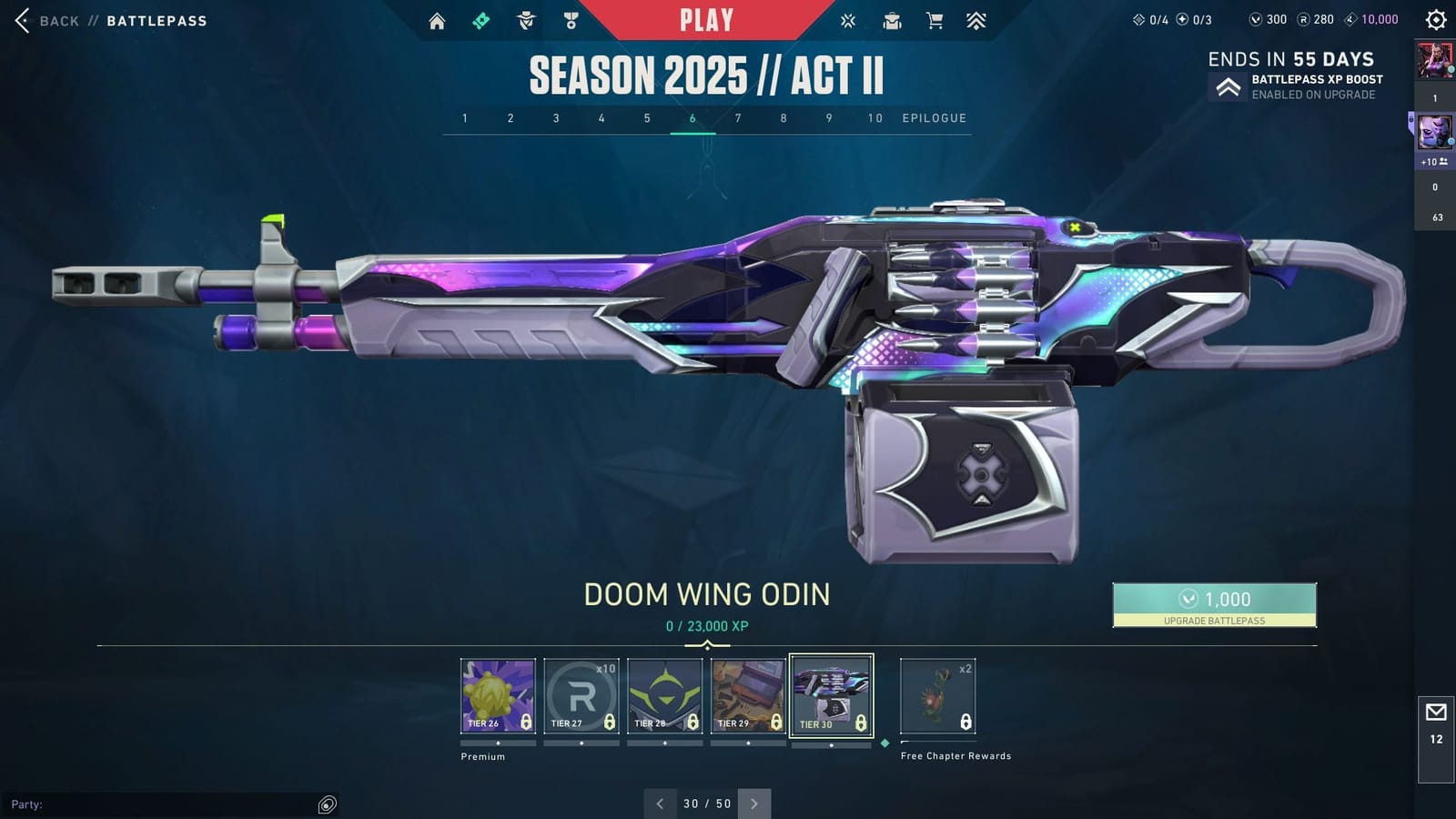
Task: Click the VALORANT esports logo icon
Action: click(848, 20)
